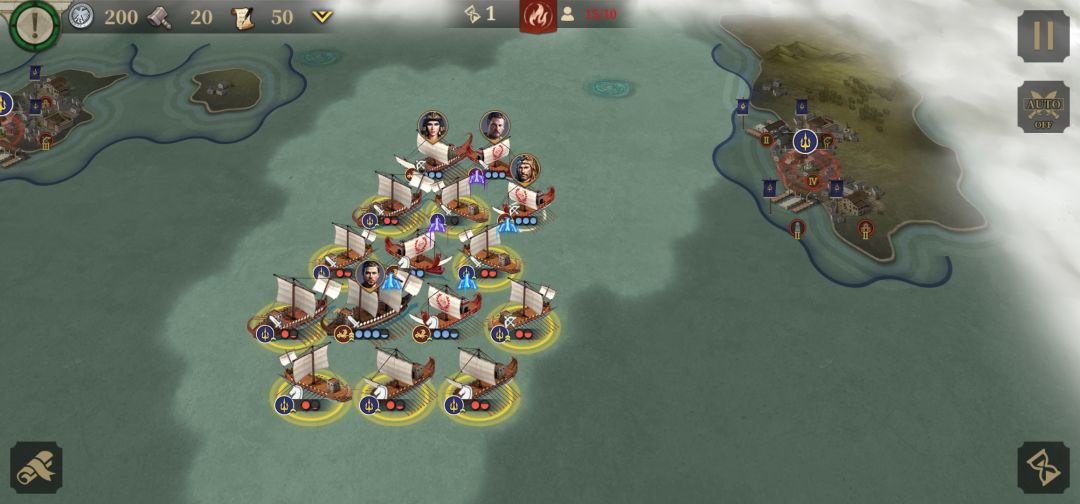End the turn with the hourglass button
Viewport: 1080px width, 504px height.
click(1043, 467)
